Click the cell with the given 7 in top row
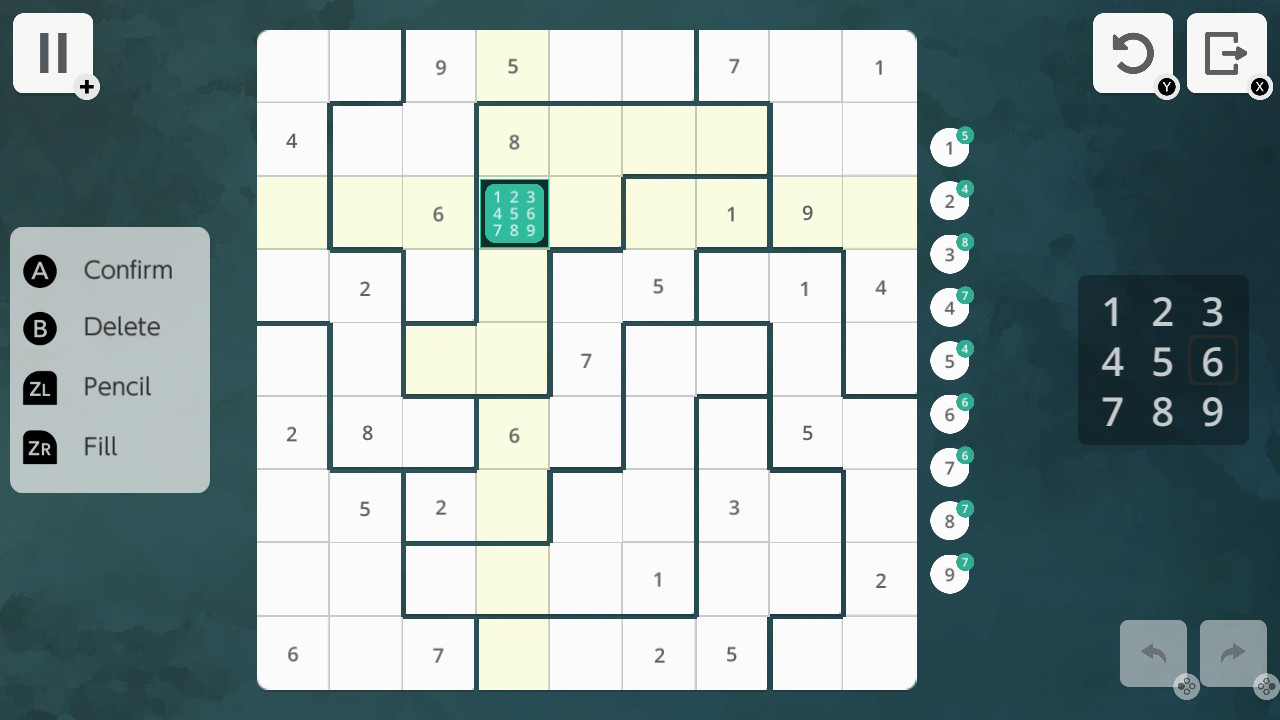Screen dimensions: 1280x720 click(x=733, y=67)
